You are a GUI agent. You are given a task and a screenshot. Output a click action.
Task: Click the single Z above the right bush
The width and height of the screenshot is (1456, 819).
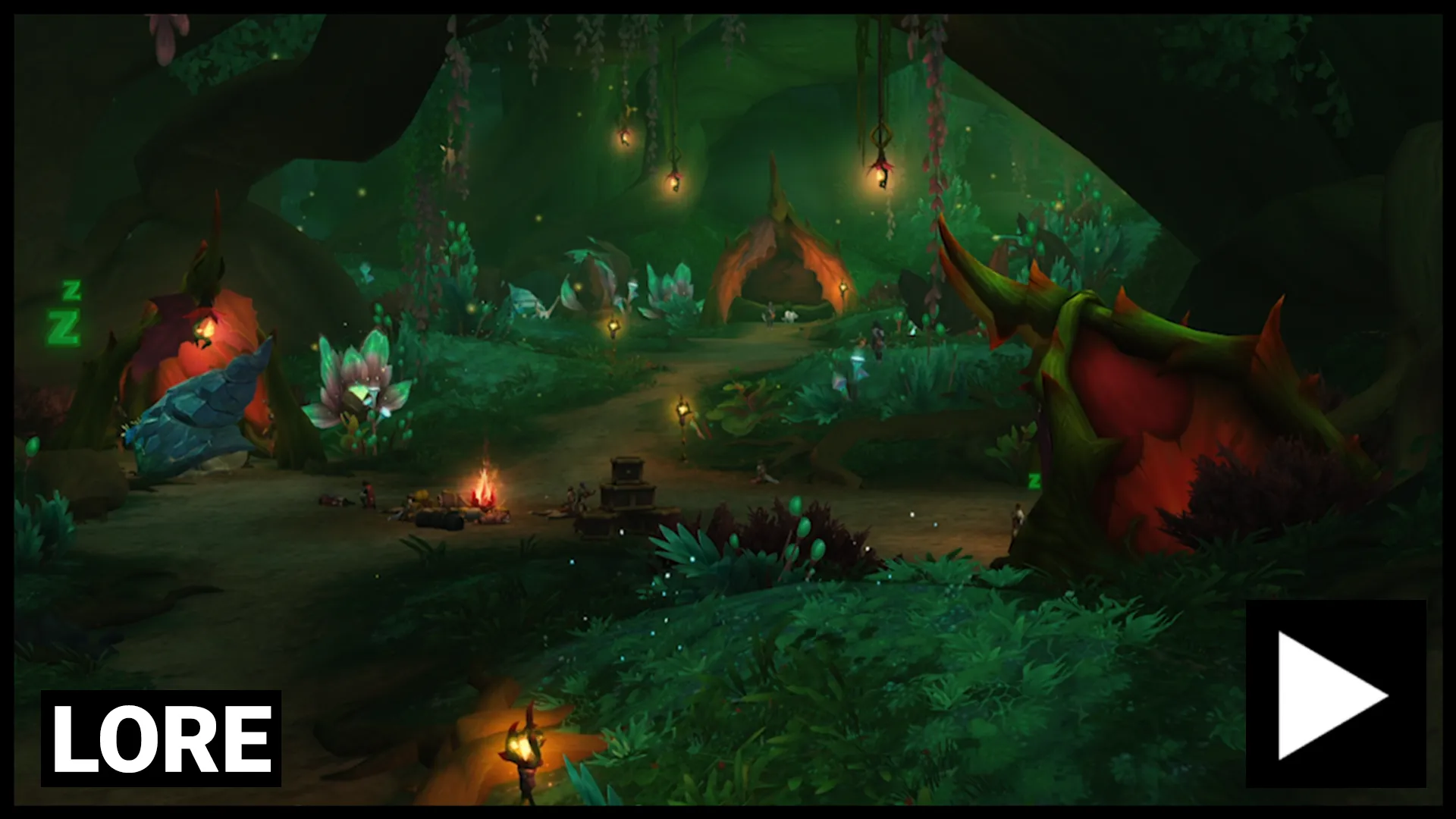[x=1035, y=480]
